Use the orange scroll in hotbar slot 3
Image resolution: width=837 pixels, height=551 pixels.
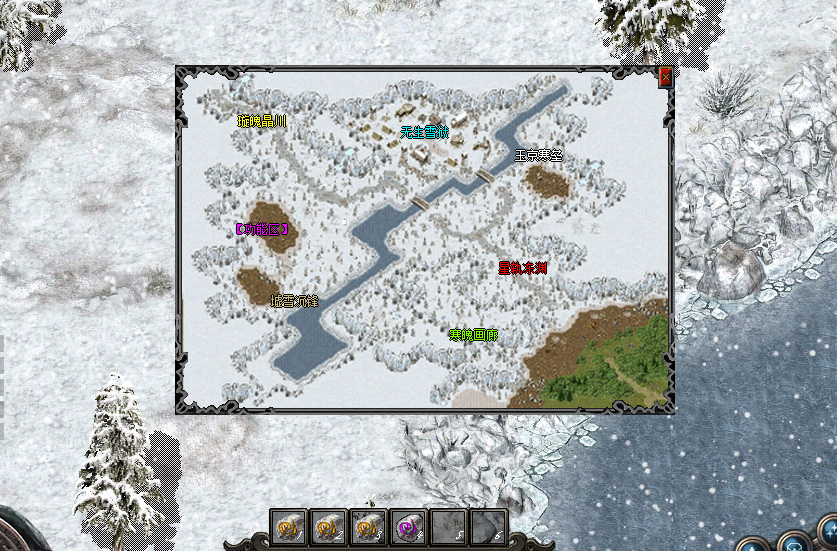tap(370, 526)
